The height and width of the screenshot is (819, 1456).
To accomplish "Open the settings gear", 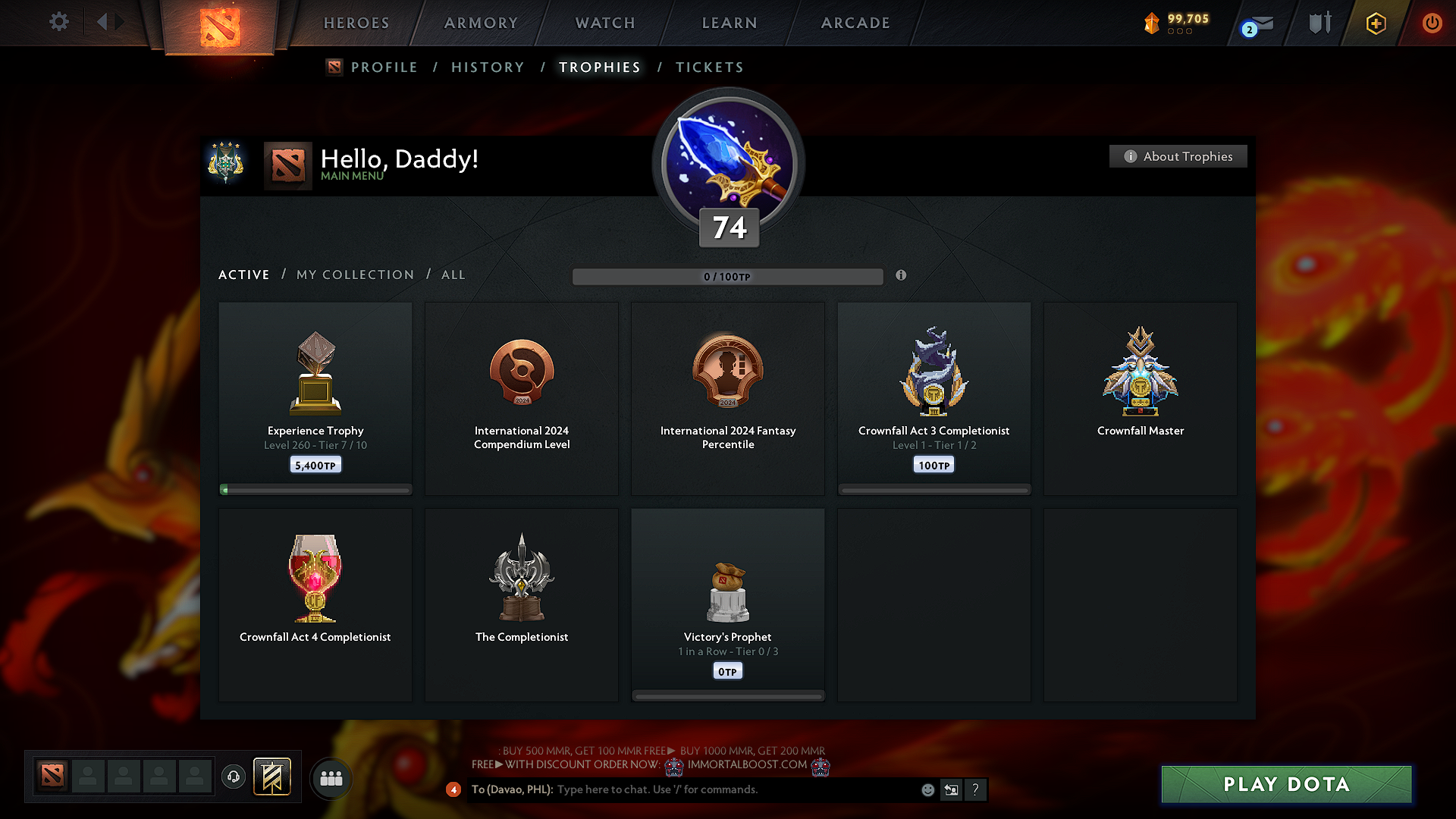I will (x=58, y=22).
